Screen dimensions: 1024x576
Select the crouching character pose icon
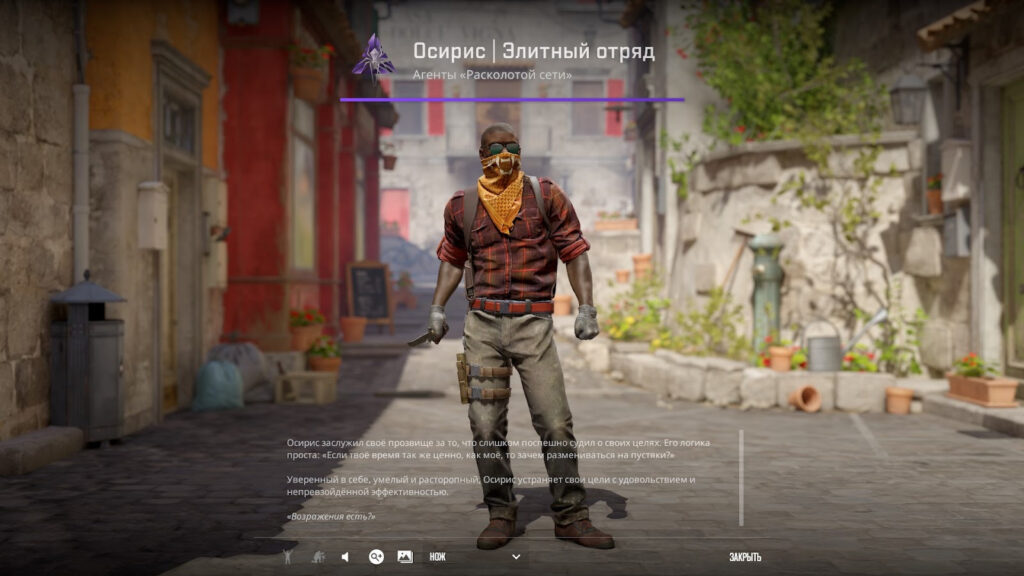tap(317, 557)
